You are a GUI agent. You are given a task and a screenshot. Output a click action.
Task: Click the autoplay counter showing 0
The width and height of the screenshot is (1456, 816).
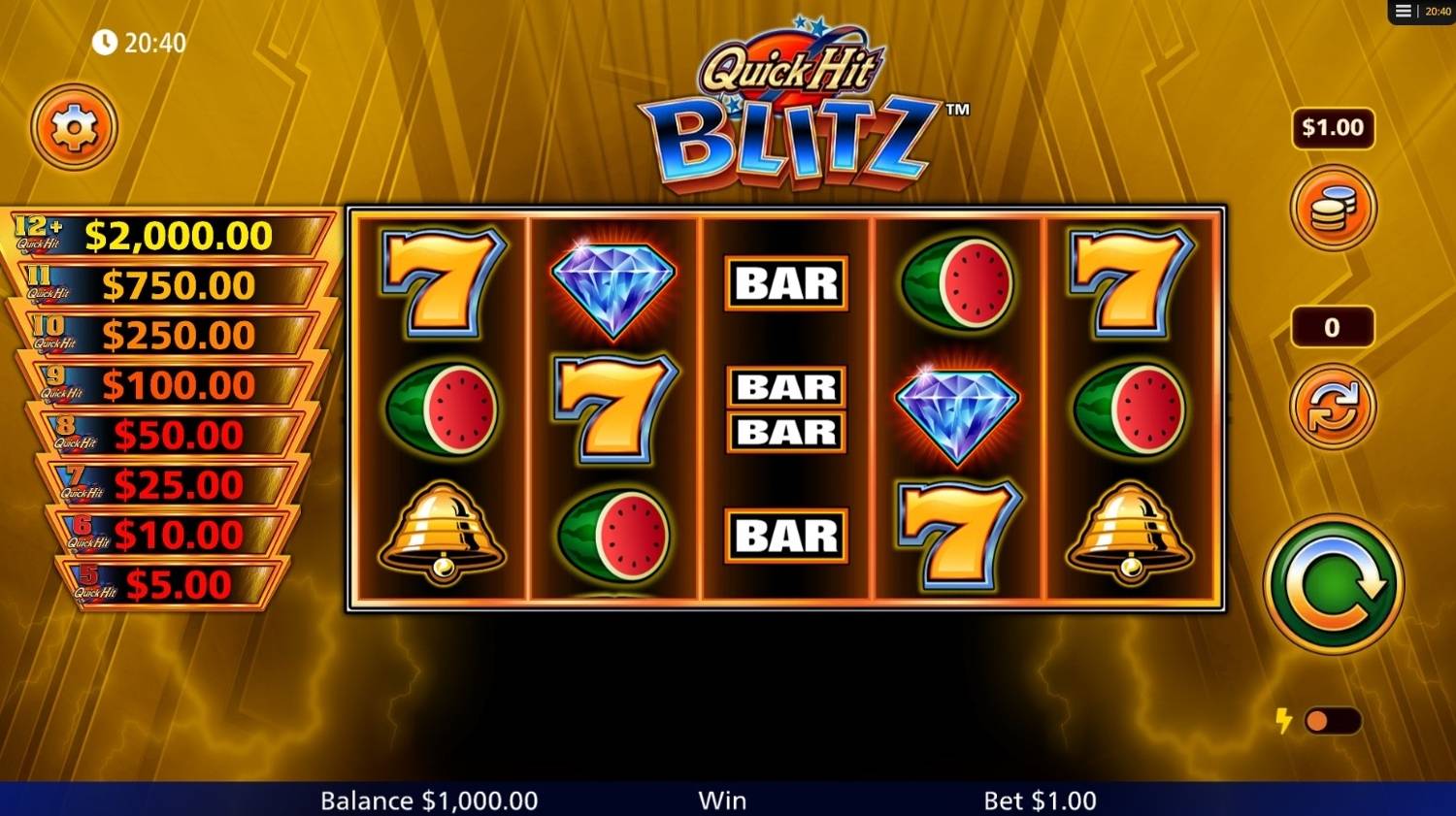pos(1333,327)
